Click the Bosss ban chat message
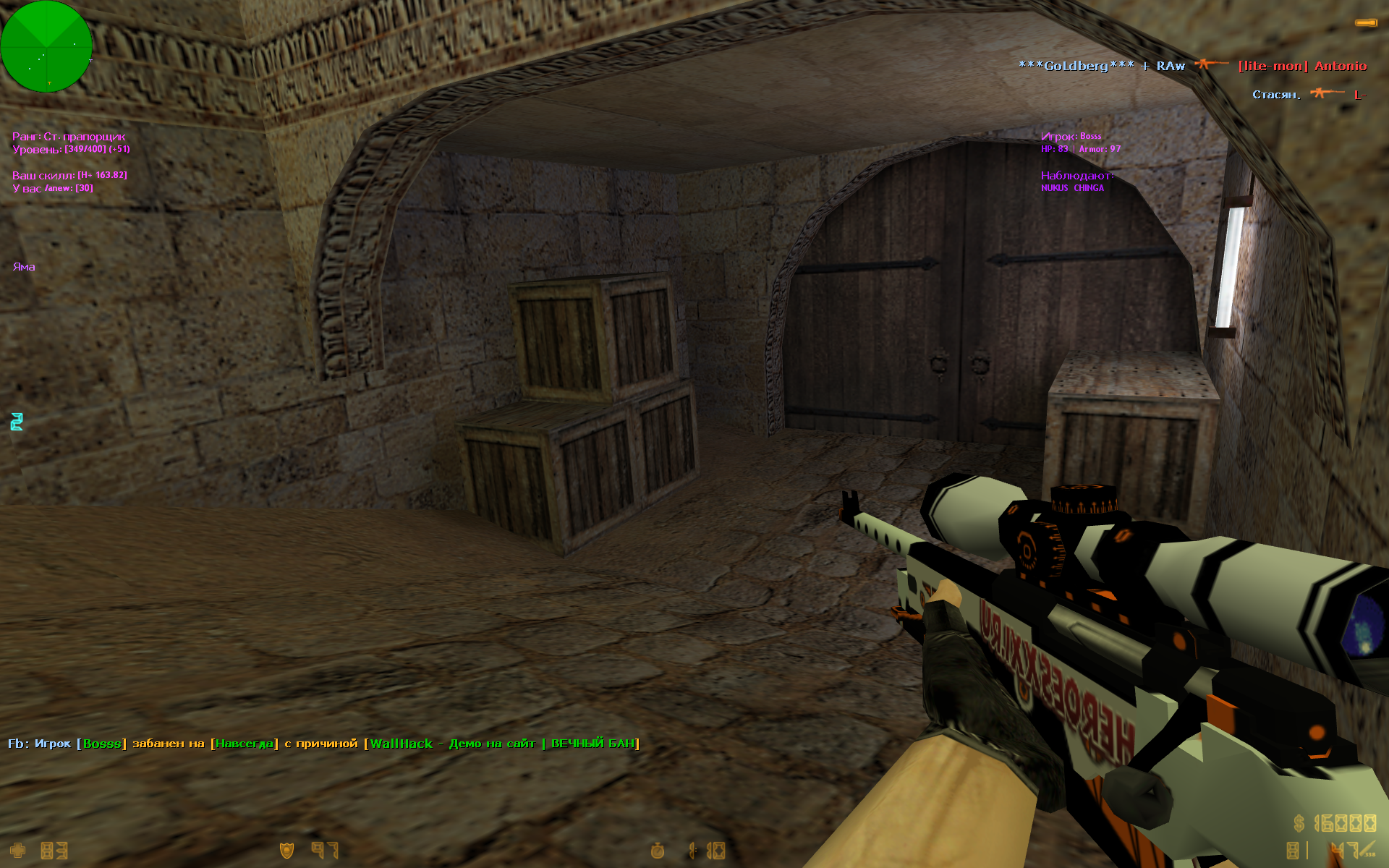 coord(323,744)
